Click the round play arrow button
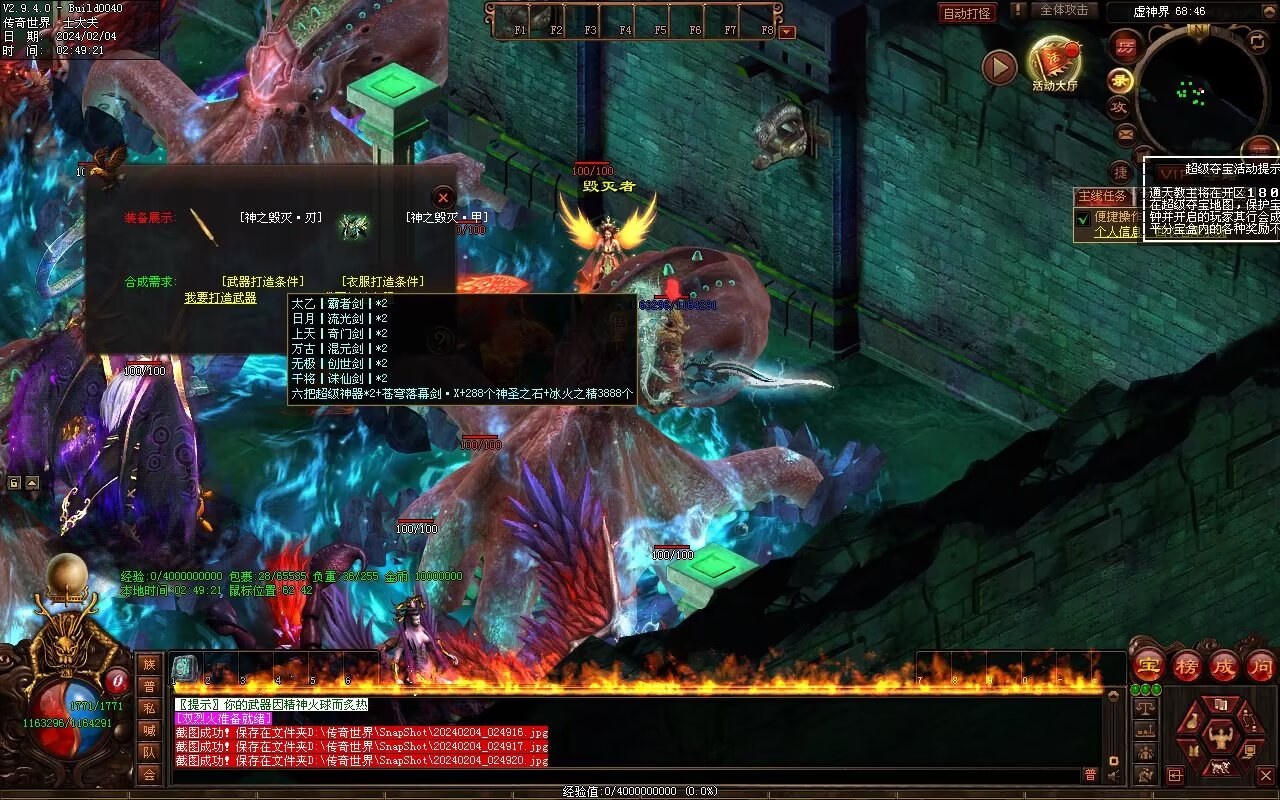Viewport: 1280px width, 800px height. pos(998,67)
